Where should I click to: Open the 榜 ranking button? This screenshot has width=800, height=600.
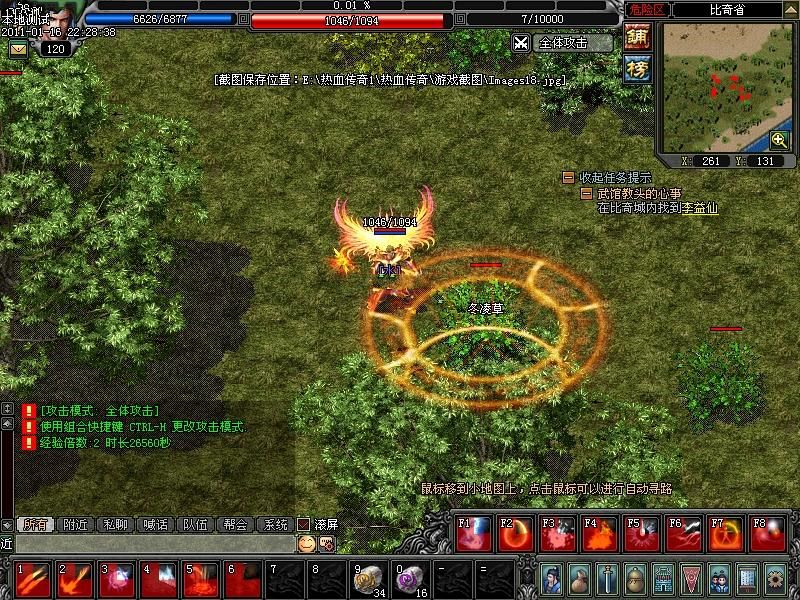637,69
